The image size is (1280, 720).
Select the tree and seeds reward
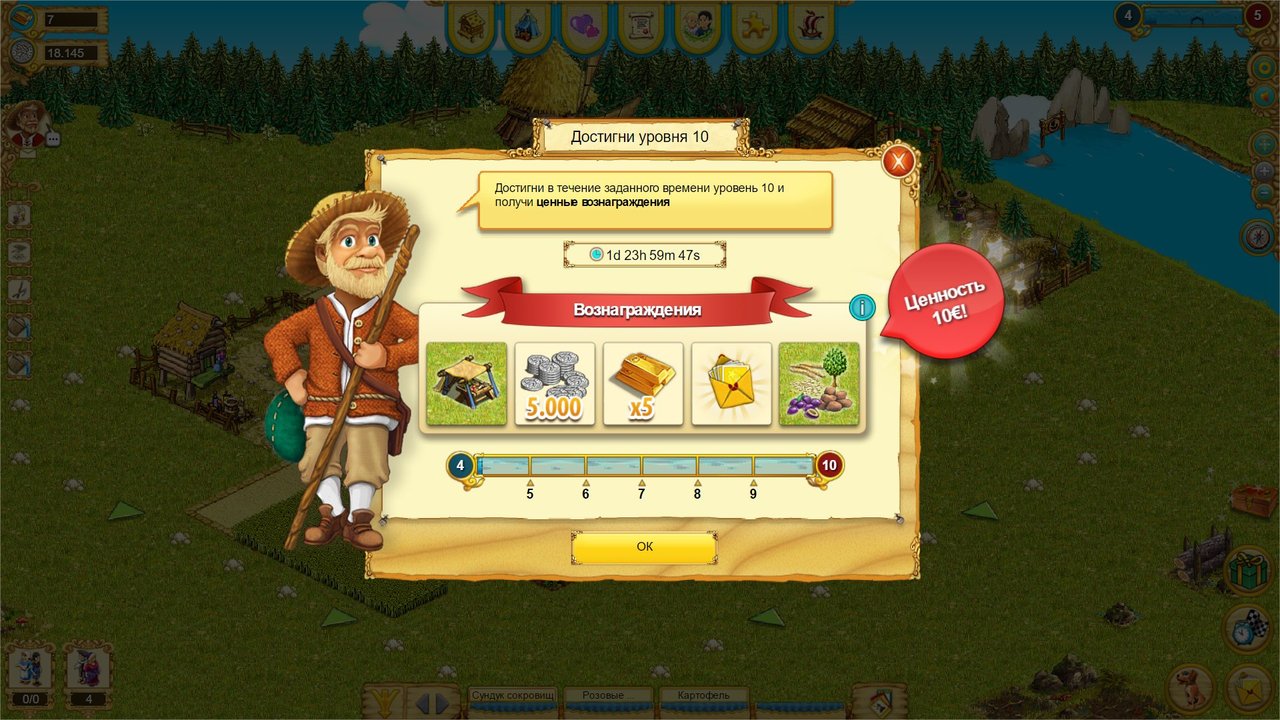pos(819,383)
